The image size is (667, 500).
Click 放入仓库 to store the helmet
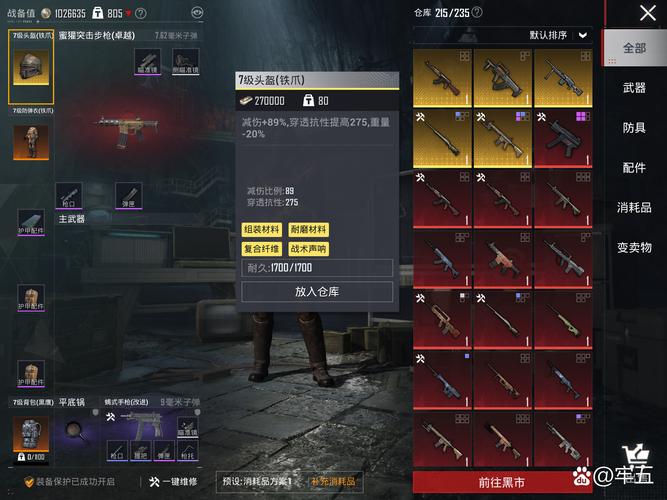[318, 291]
